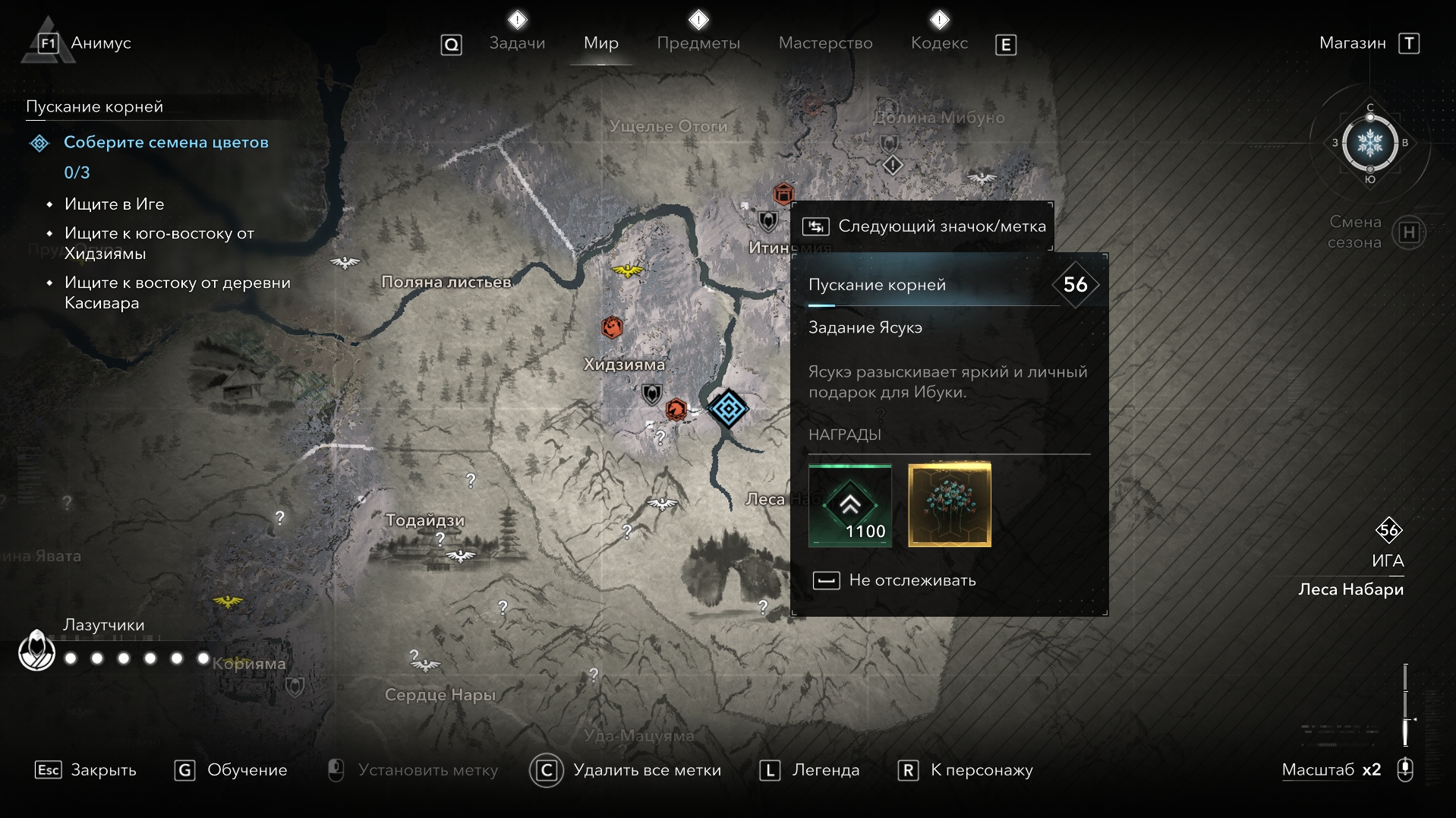The height and width of the screenshot is (818, 1456).
Task: Select the Мастерство tab
Action: (x=825, y=43)
